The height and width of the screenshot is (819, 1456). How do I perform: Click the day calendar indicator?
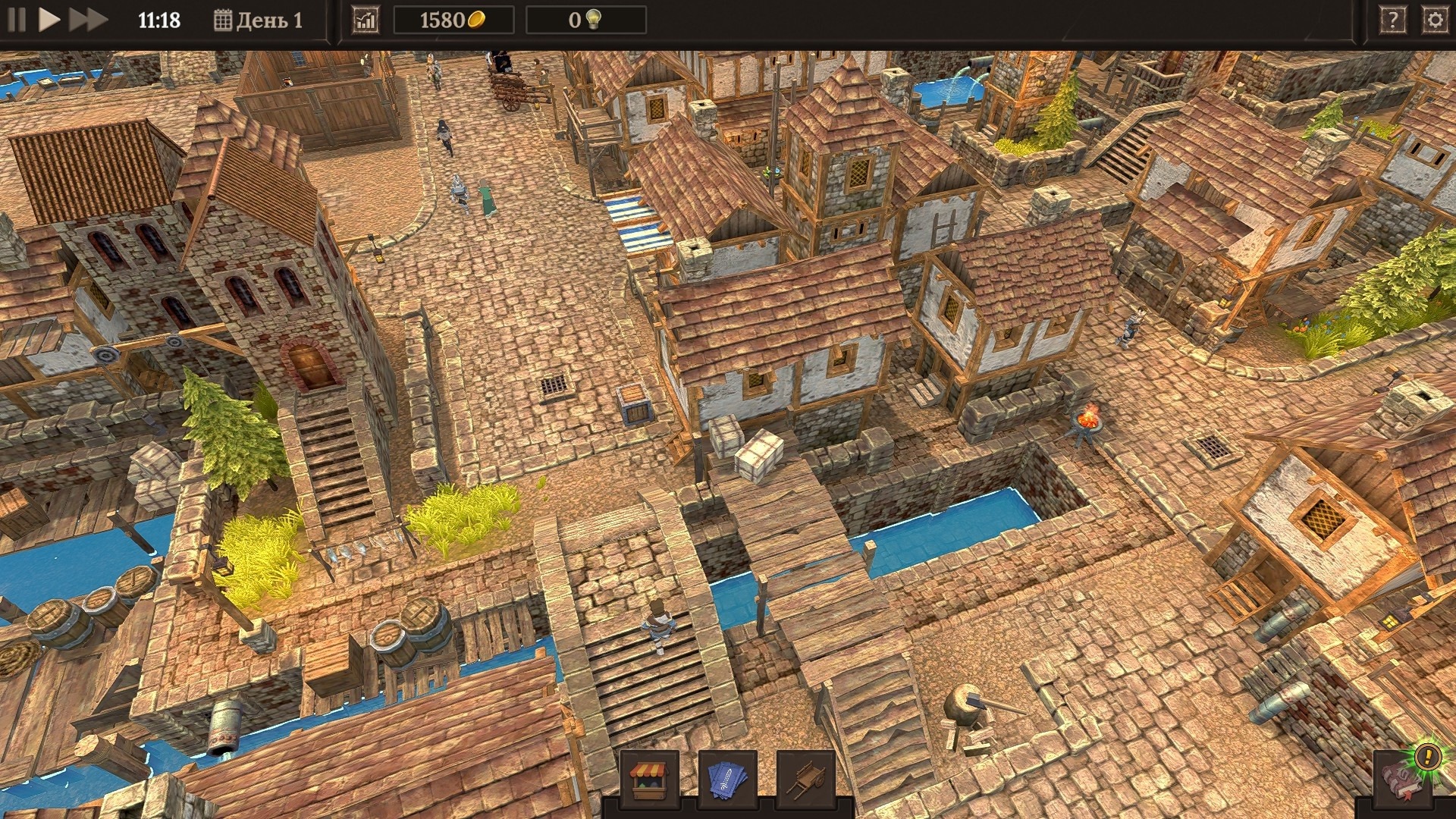(258, 20)
